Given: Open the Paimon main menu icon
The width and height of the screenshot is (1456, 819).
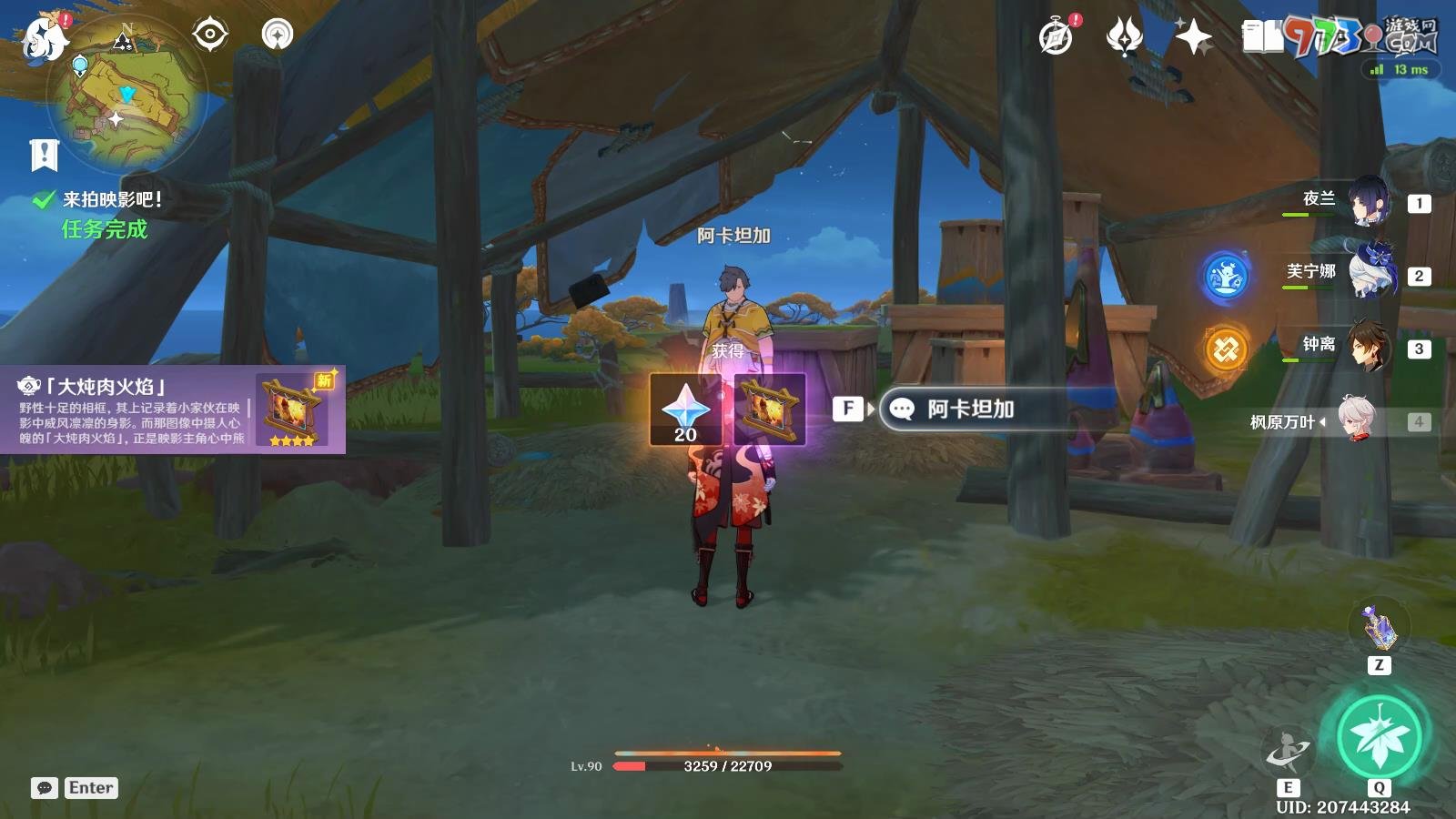Looking at the screenshot, I should click(44, 39).
